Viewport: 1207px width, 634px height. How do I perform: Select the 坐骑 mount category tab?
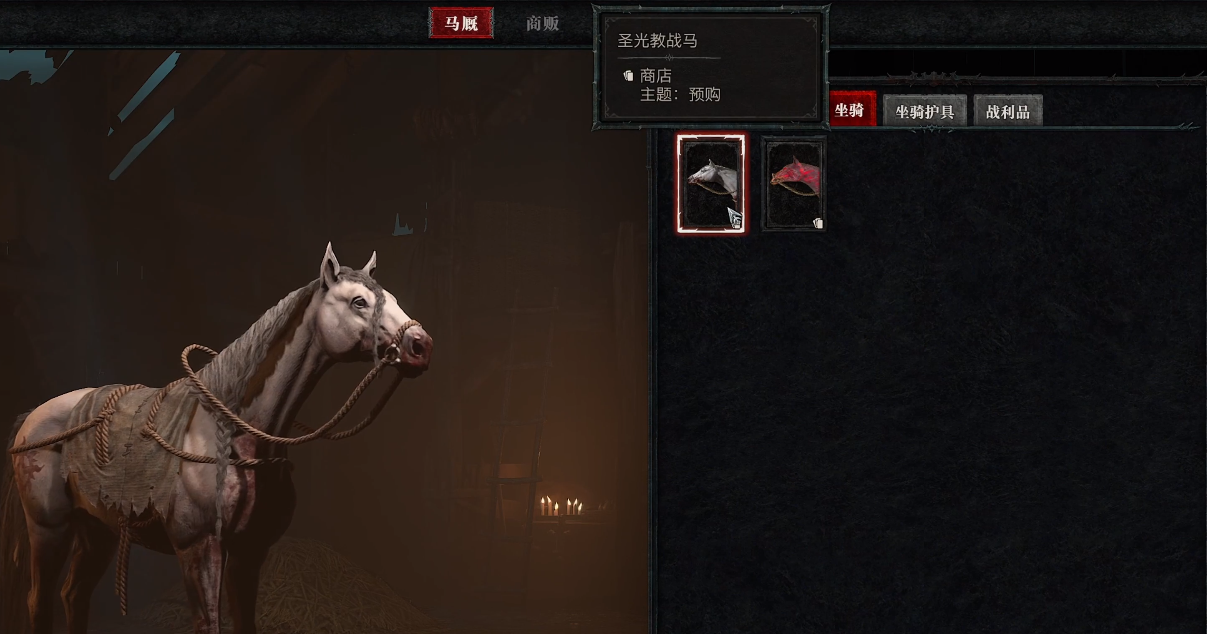point(851,110)
